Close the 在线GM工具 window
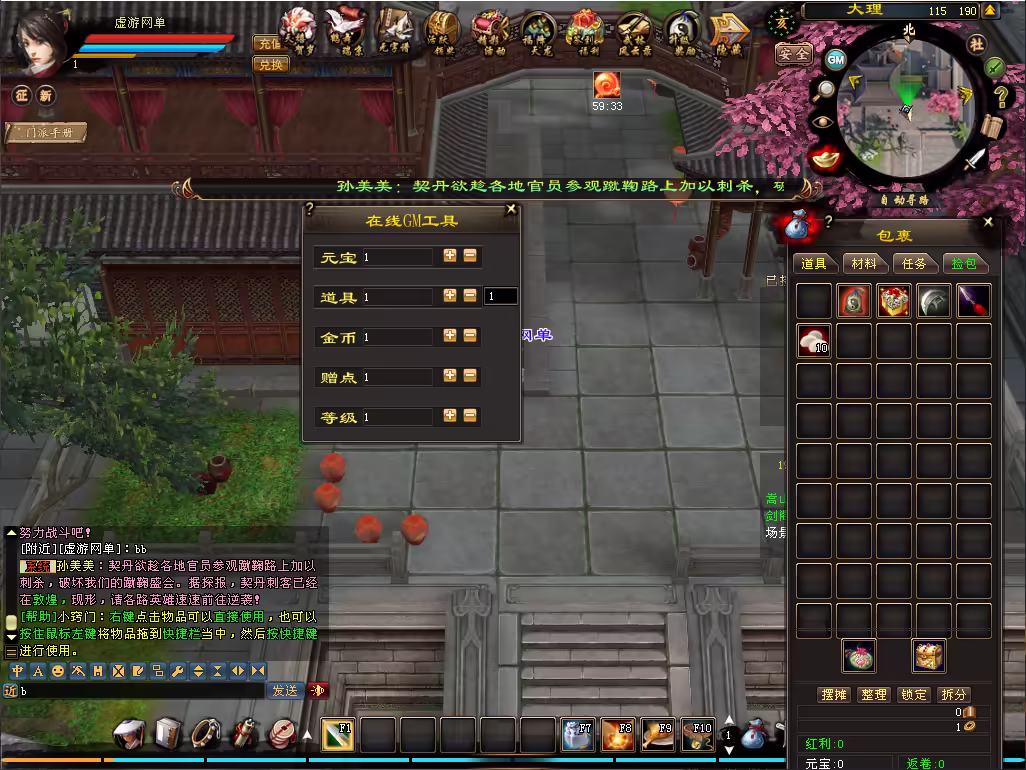1026x770 pixels. coord(512,210)
